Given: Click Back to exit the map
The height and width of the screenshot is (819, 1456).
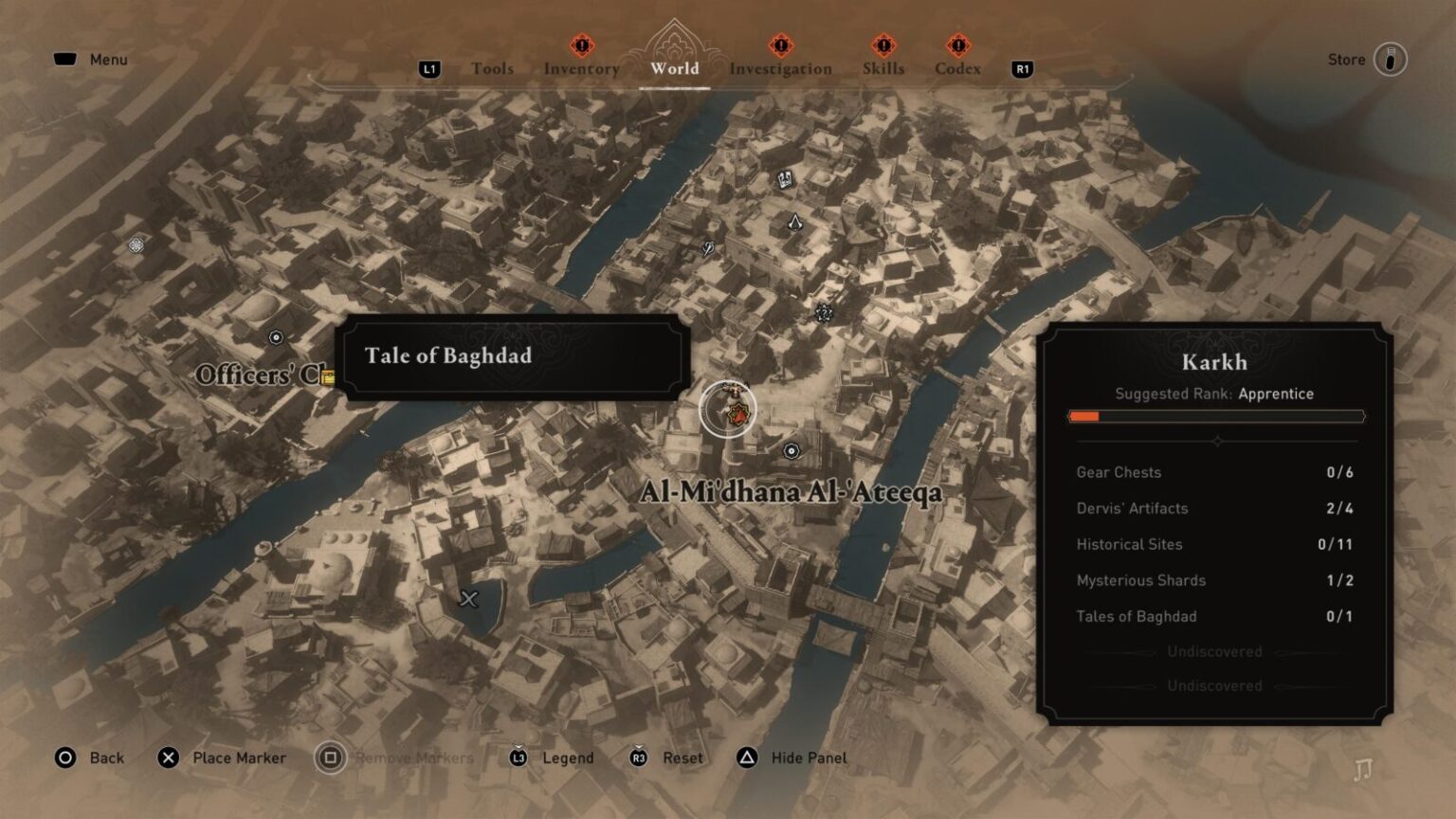Looking at the screenshot, I should pyautogui.click(x=90, y=757).
